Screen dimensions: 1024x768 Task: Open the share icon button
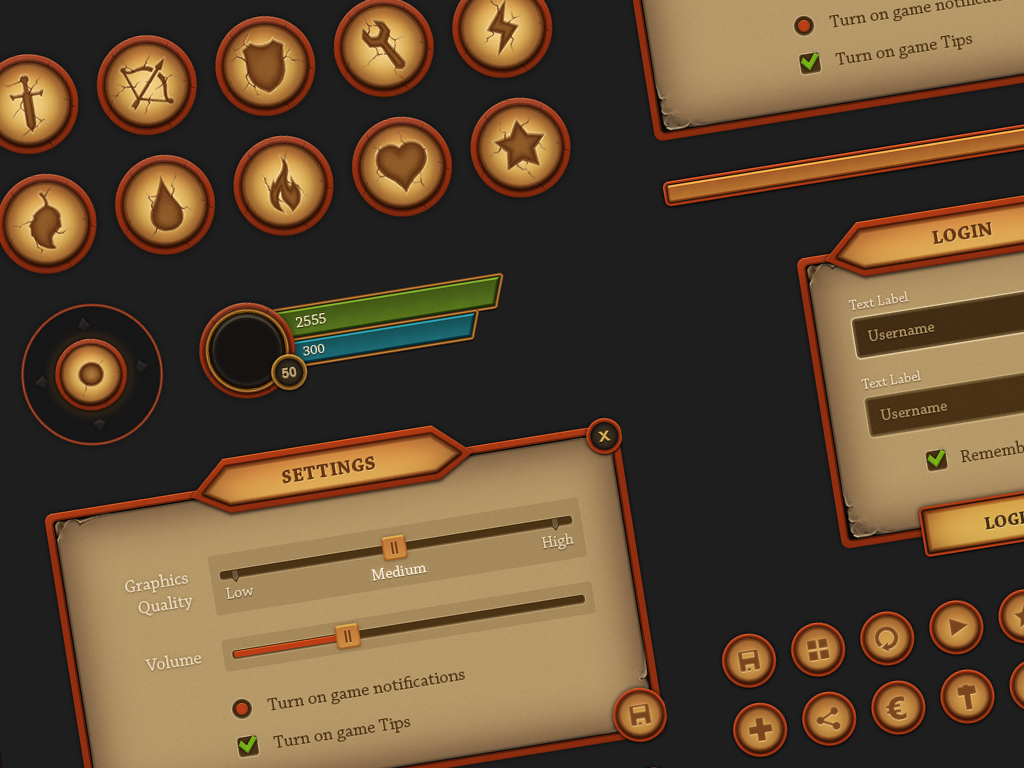click(x=829, y=718)
